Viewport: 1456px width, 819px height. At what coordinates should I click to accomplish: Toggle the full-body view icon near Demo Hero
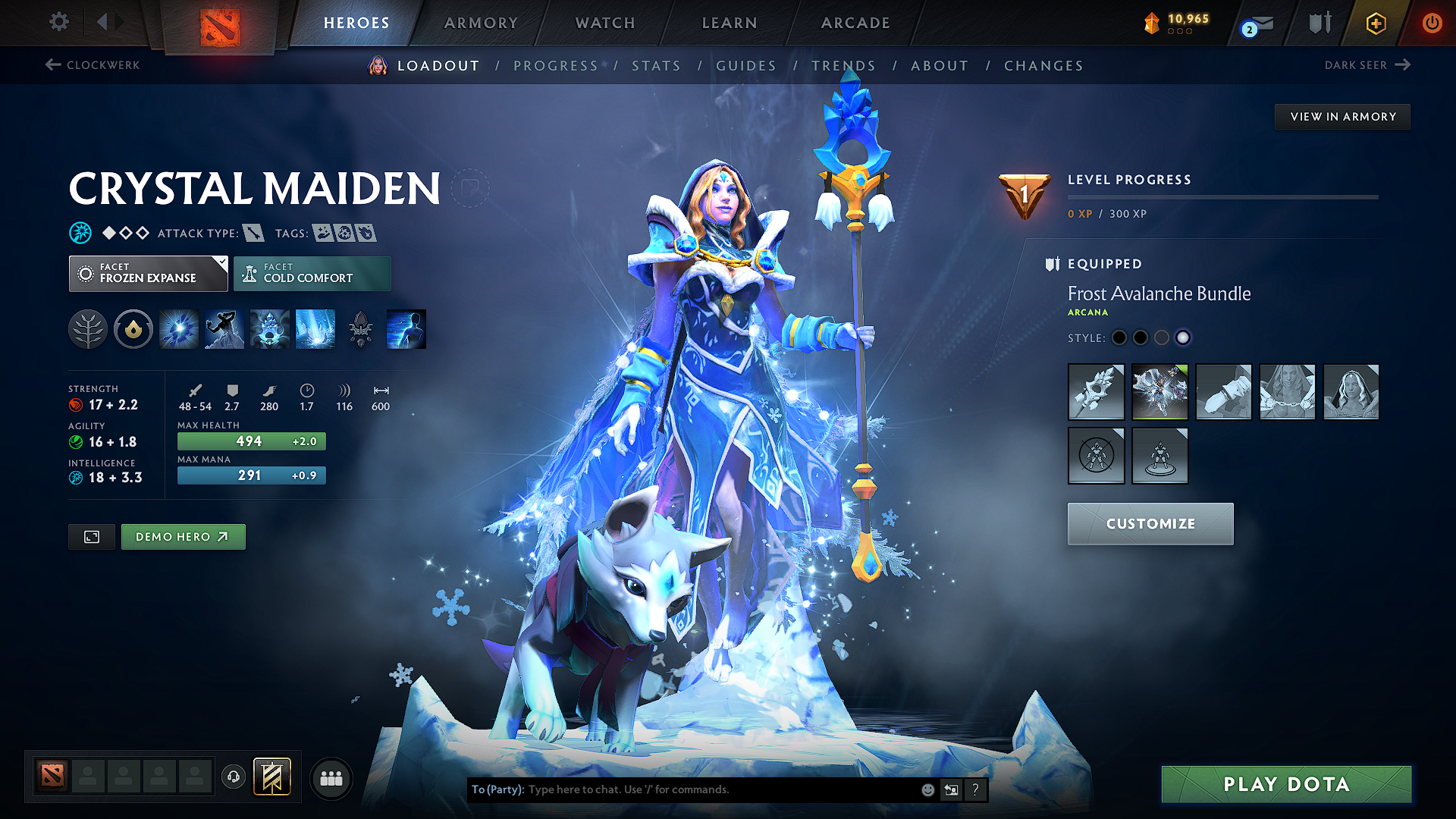pyautogui.click(x=91, y=536)
